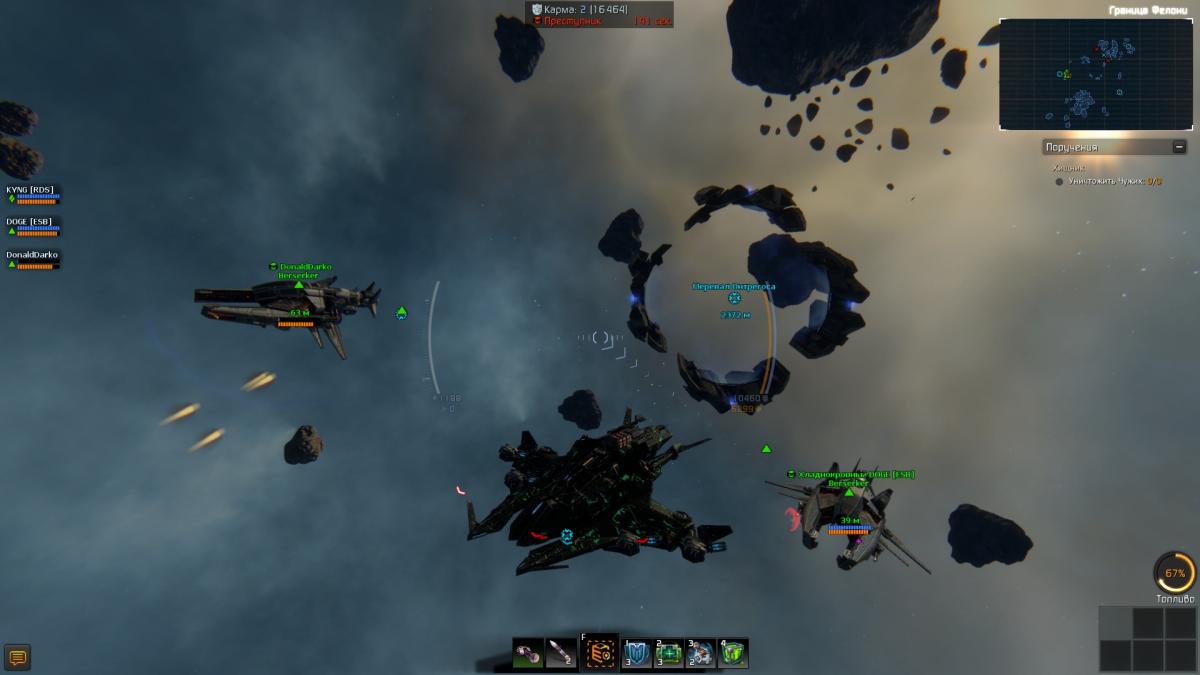Activate the blue shield module
The image size is (1200, 675).
click(637, 654)
